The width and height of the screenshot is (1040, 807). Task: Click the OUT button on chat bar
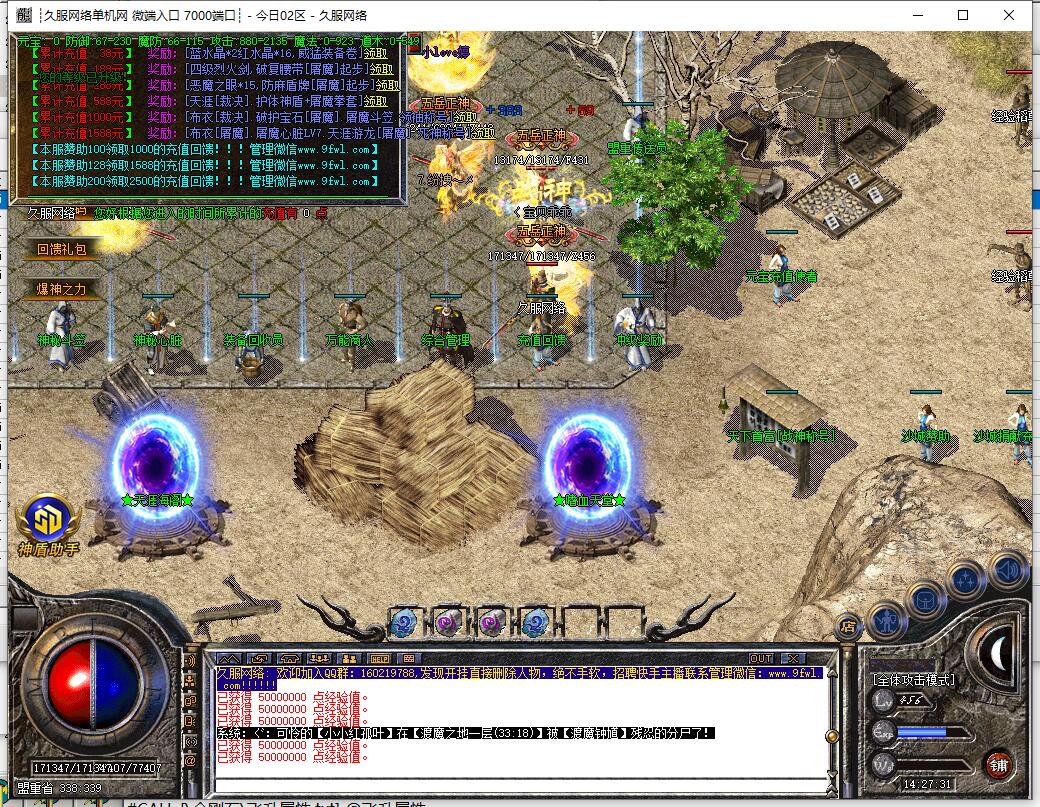pos(761,658)
